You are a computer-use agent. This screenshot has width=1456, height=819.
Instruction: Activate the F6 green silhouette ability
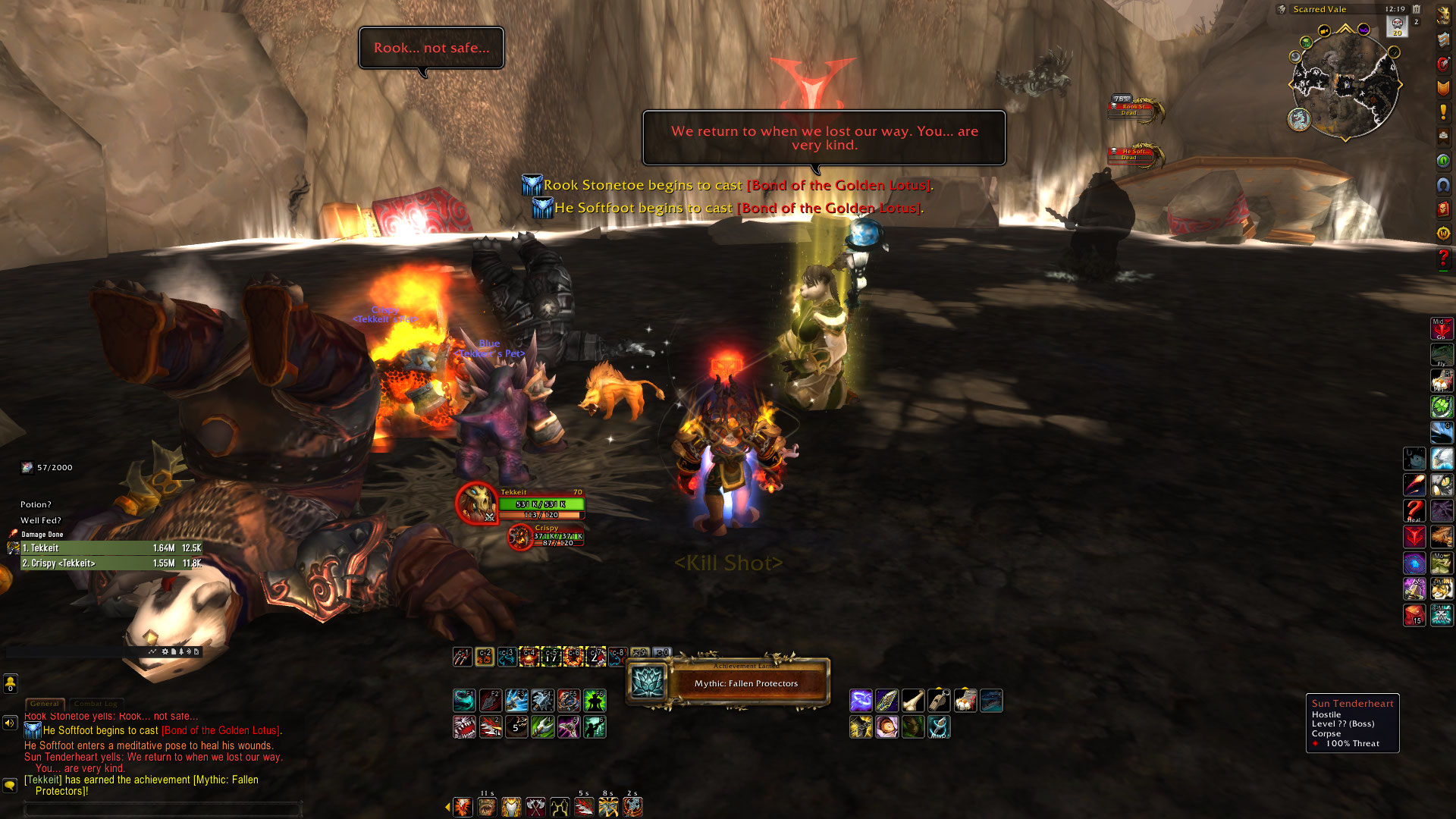point(595,701)
